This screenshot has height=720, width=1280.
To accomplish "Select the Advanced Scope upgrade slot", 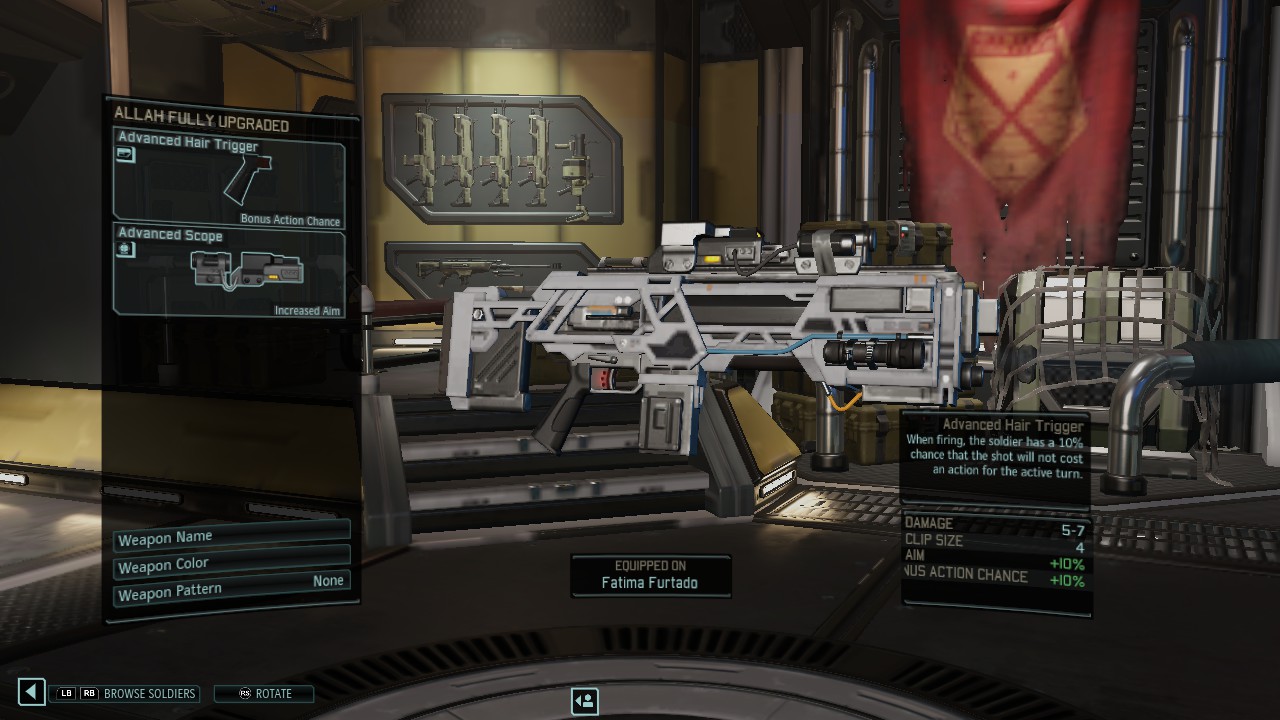I will point(229,272).
